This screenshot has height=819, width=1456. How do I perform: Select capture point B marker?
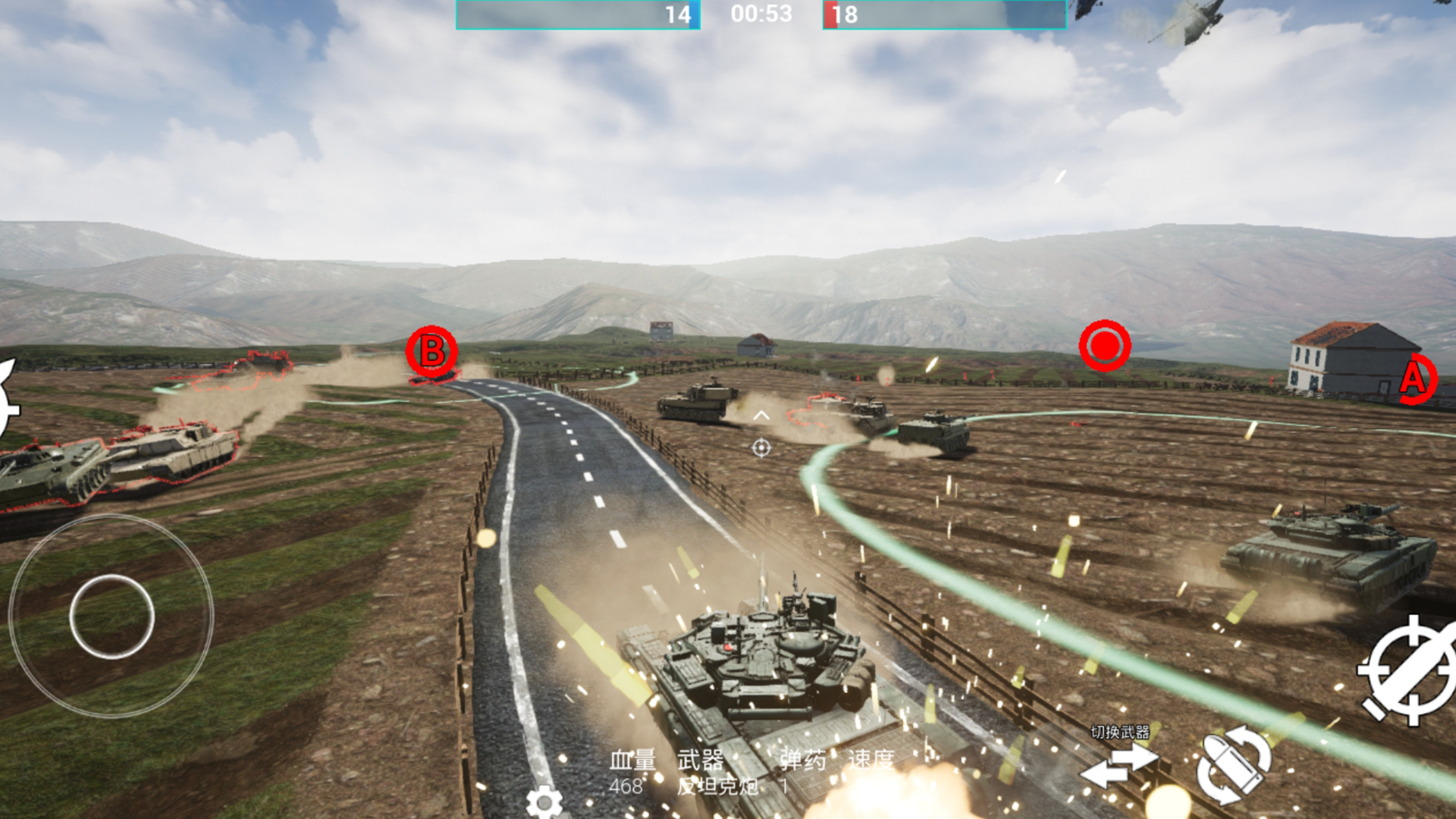431,351
